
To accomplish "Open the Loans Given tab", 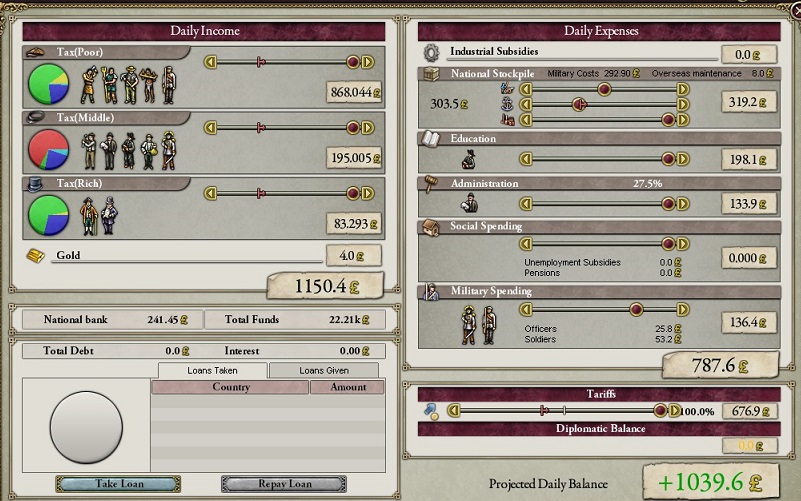I will [x=325, y=370].
